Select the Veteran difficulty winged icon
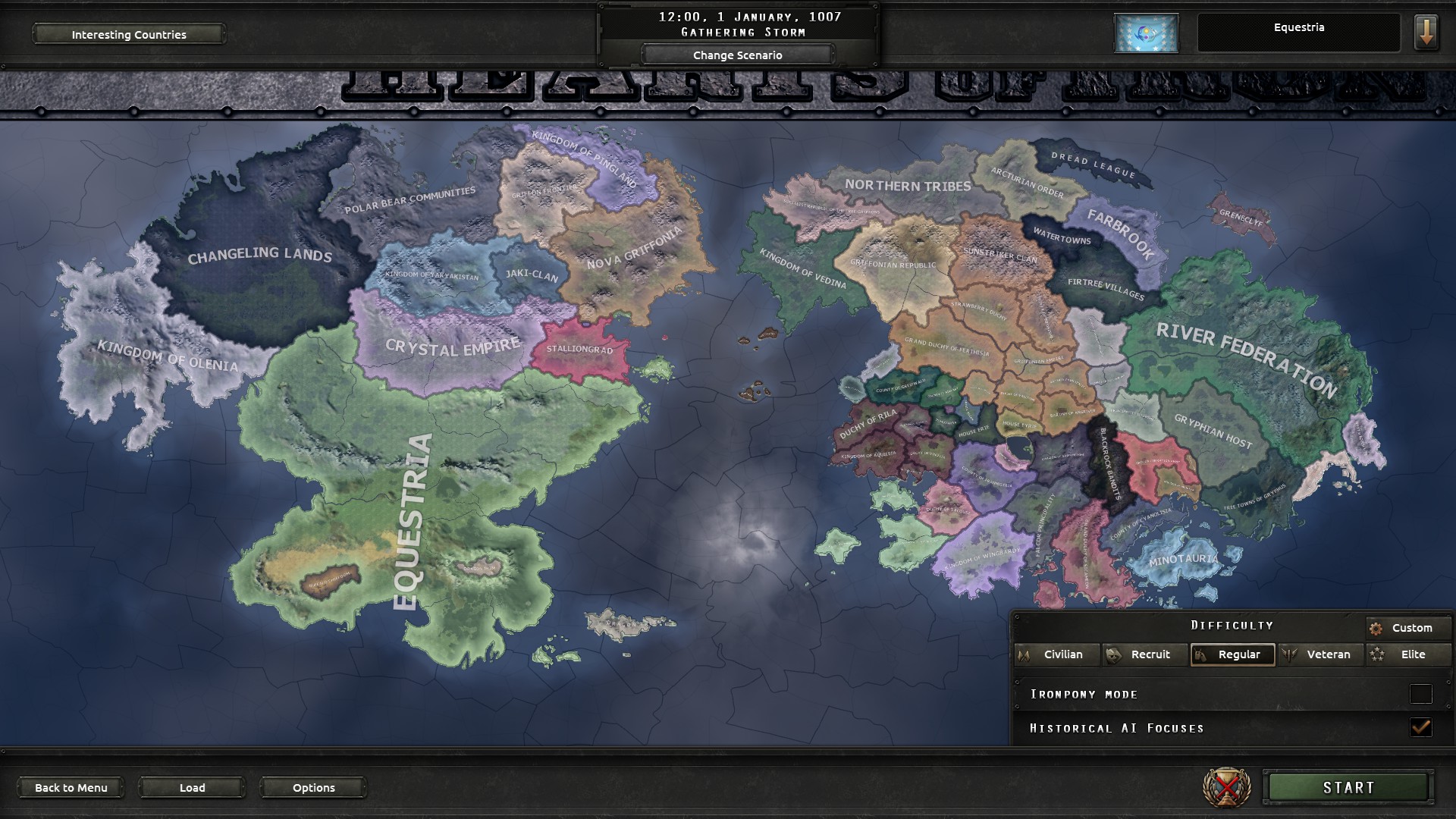The height and width of the screenshot is (819, 1456). point(1291,654)
